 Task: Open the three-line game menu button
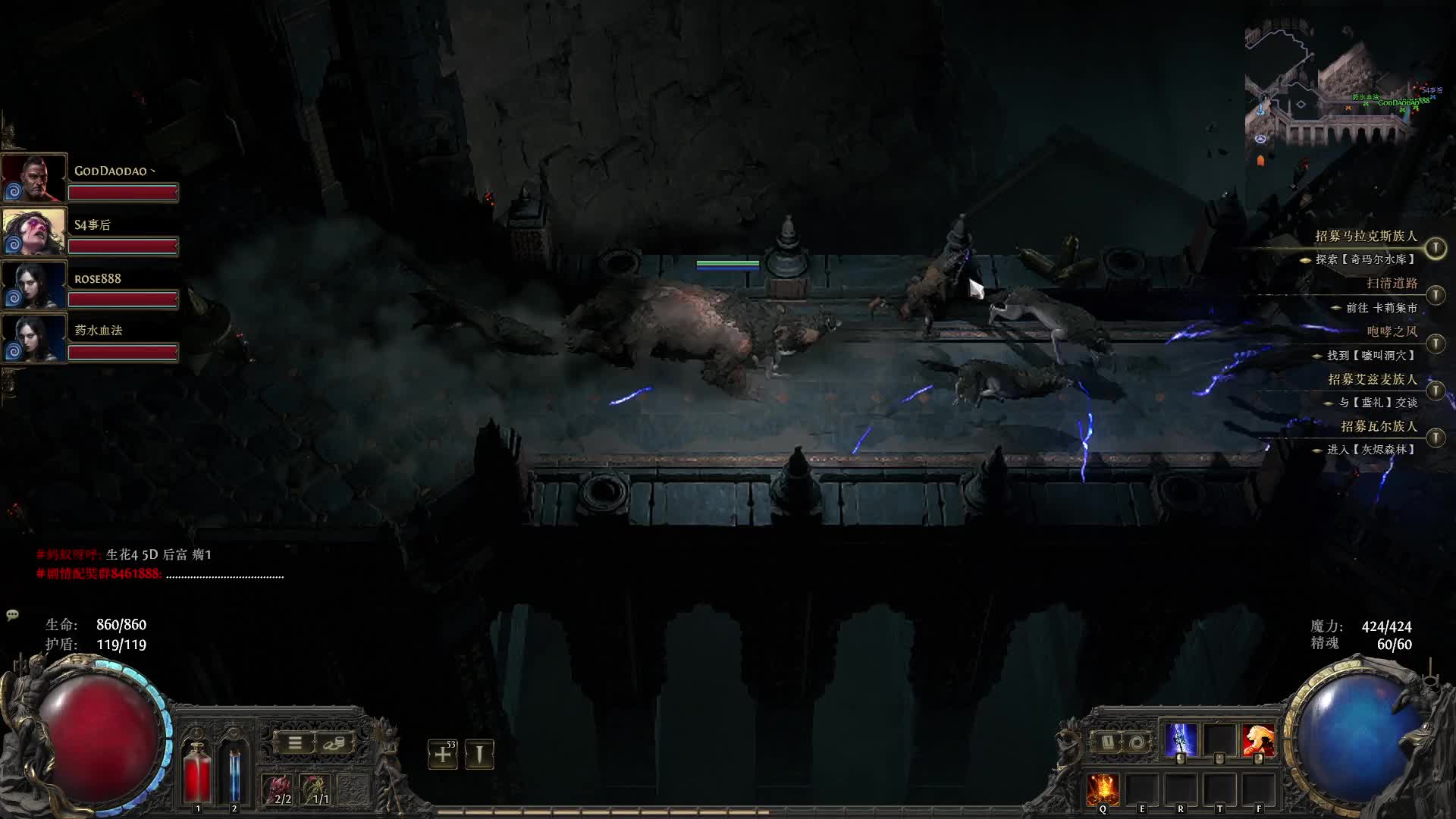tap(295, 743)
